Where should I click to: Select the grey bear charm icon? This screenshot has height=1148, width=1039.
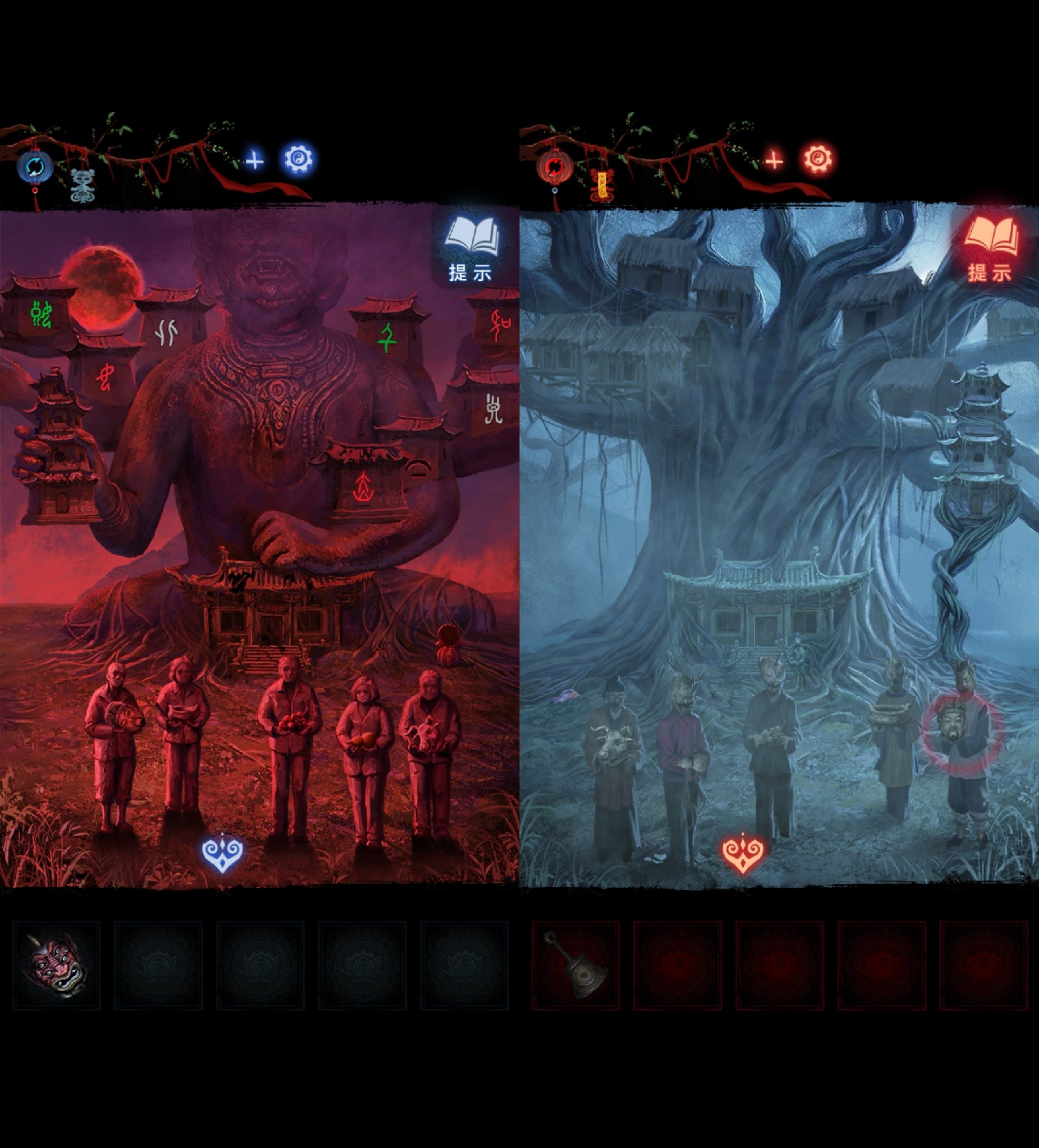pos(81,185)
